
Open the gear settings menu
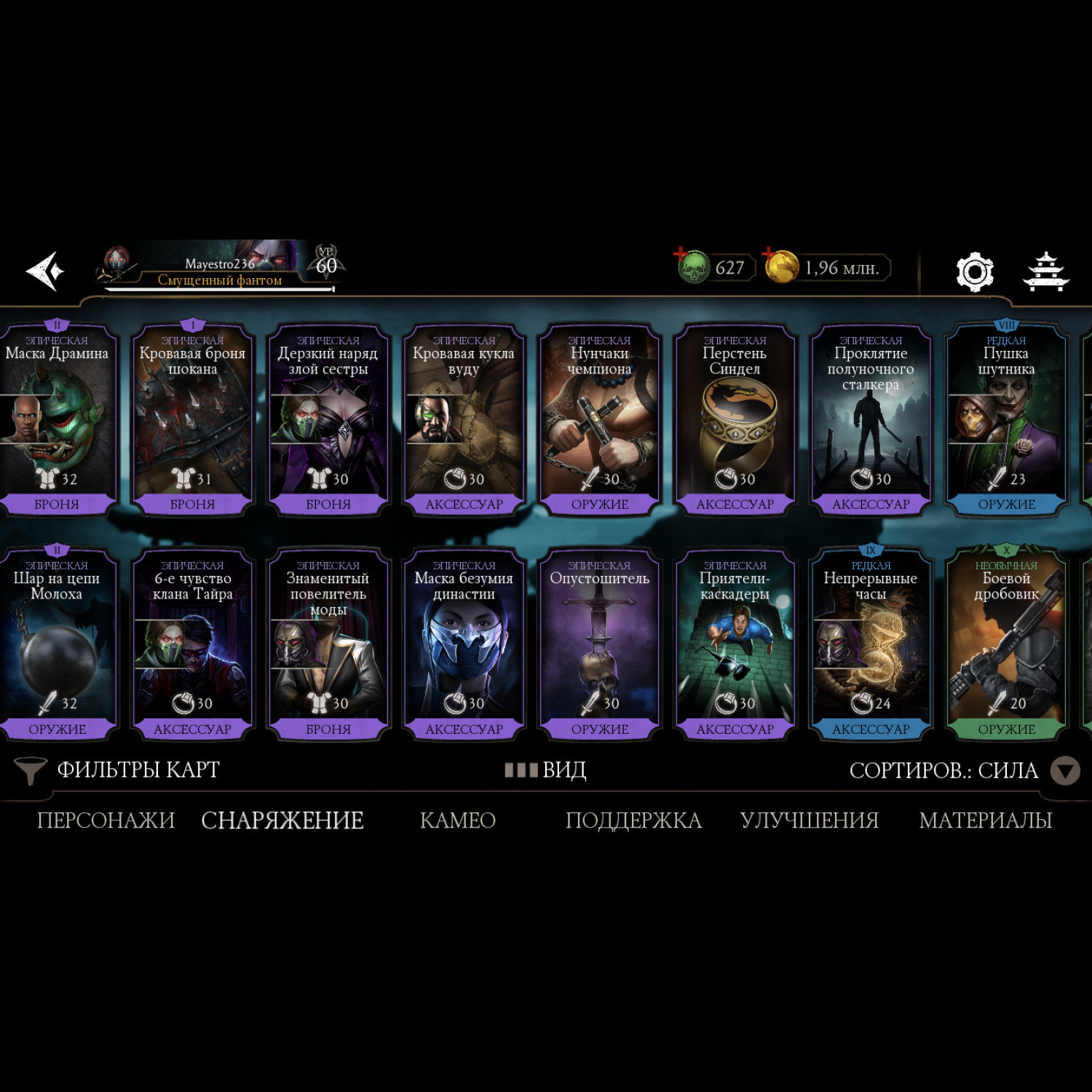click(x=974, y=272)
